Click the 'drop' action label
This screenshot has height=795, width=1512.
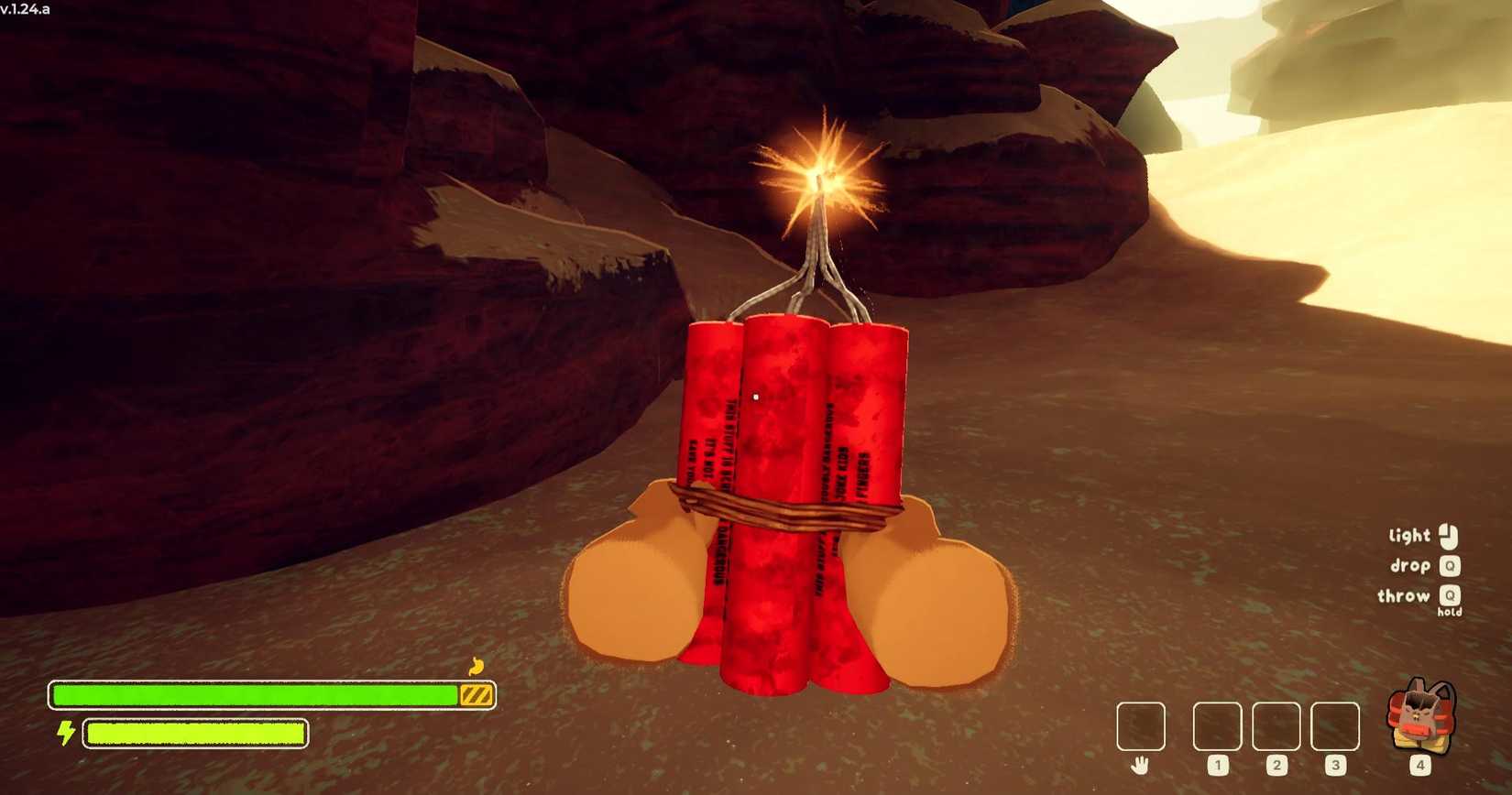click(x=1411, y=566)
